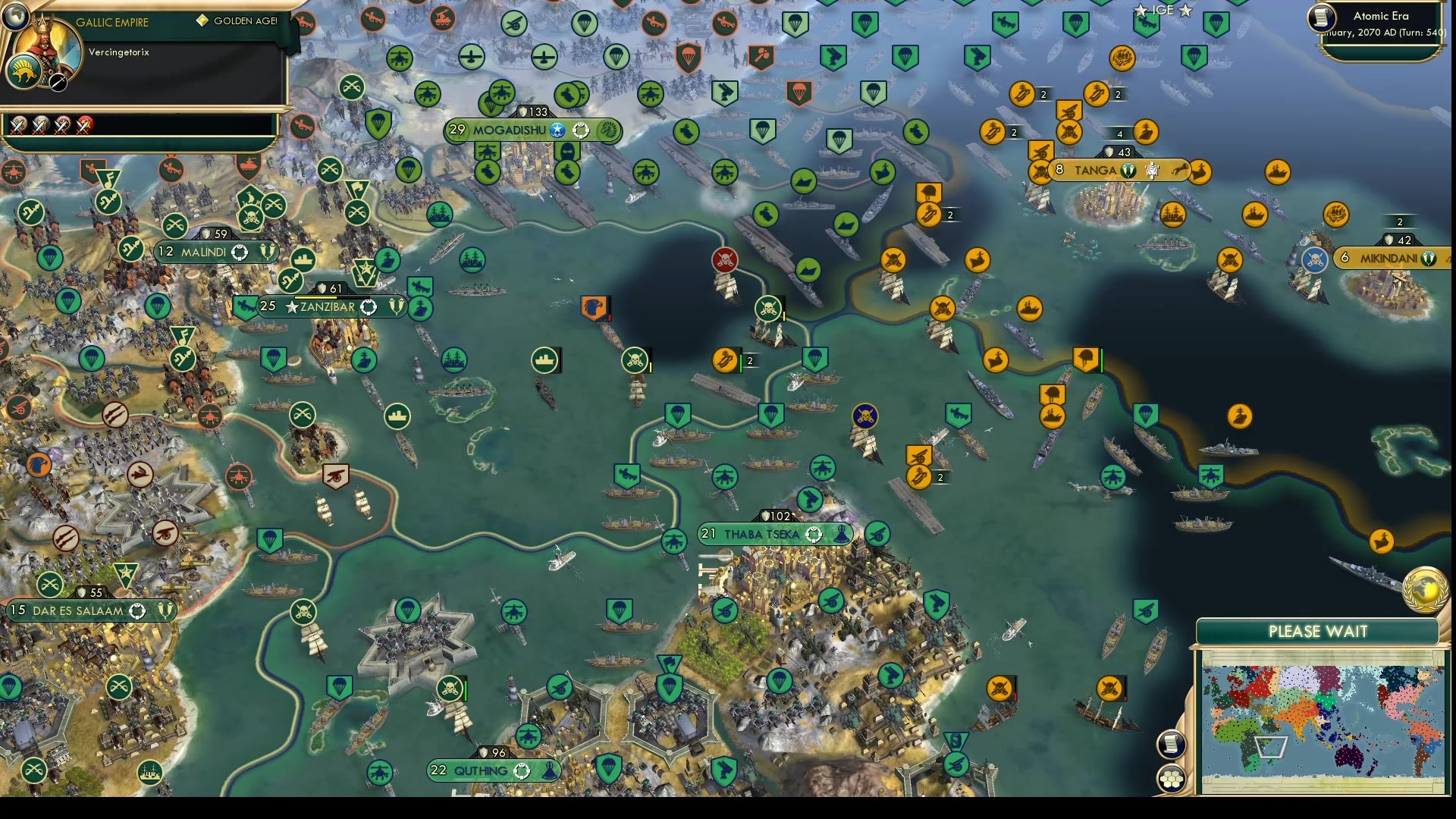
Task: Open the Zanzibar city screen
Action: (326, 307)
